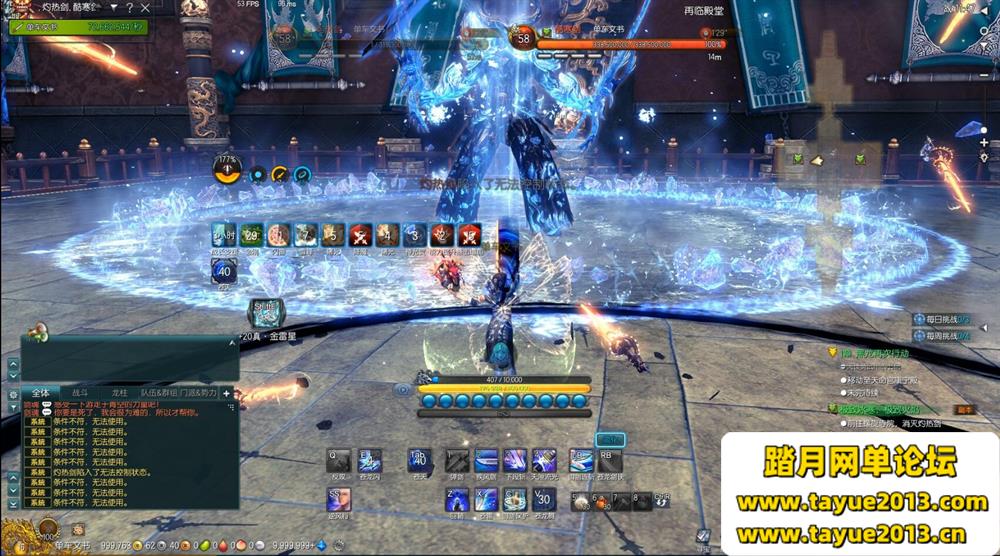Trigger the Tab skill 苍天

click(x=419, y=461)
